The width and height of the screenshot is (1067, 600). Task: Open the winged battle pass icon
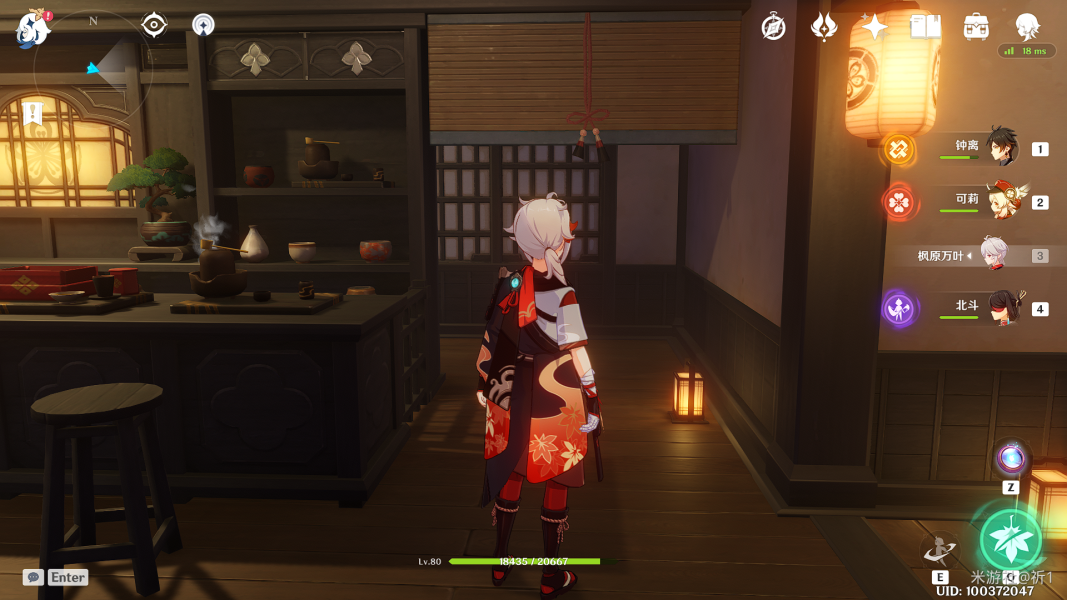pos(824,27)
